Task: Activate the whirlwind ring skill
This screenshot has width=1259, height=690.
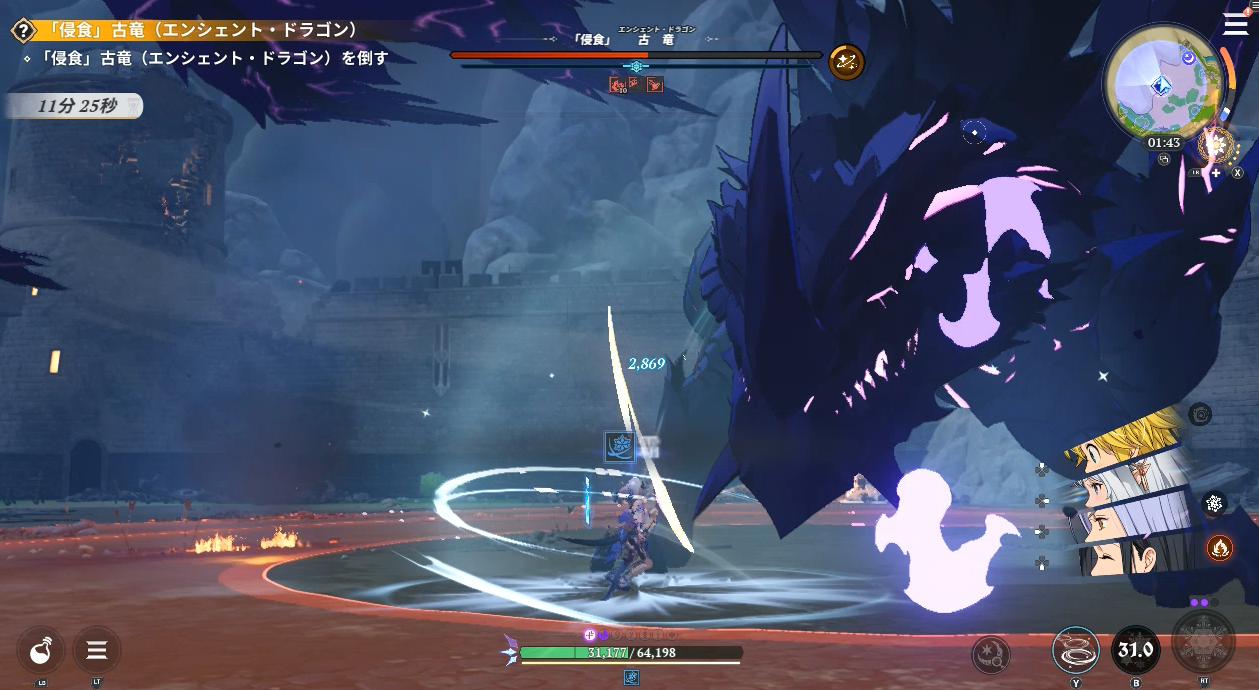Action: 1075,651
